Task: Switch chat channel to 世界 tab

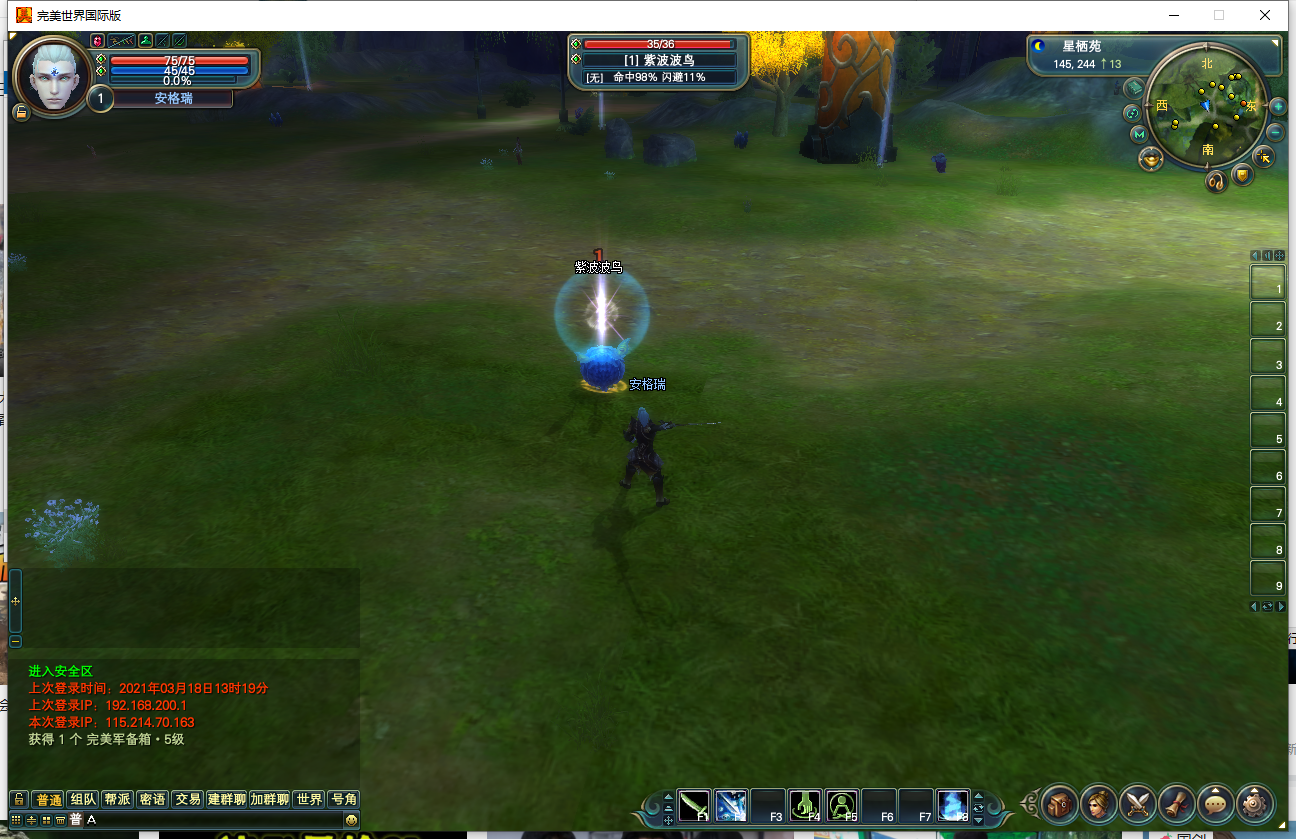Action: [x=308, y=799]
